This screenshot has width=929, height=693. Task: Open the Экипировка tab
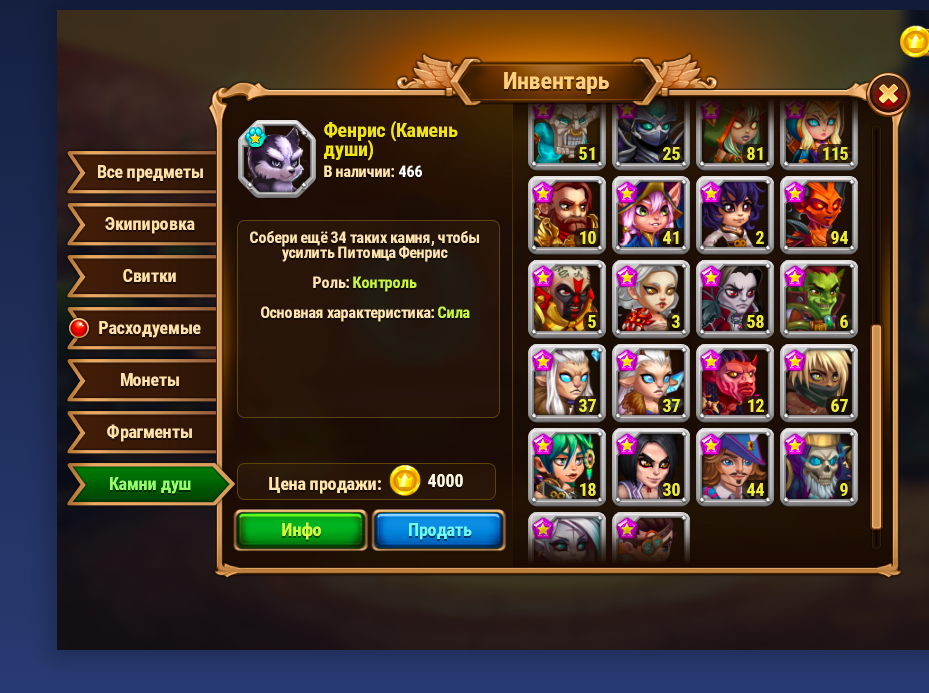coord(148,224)
